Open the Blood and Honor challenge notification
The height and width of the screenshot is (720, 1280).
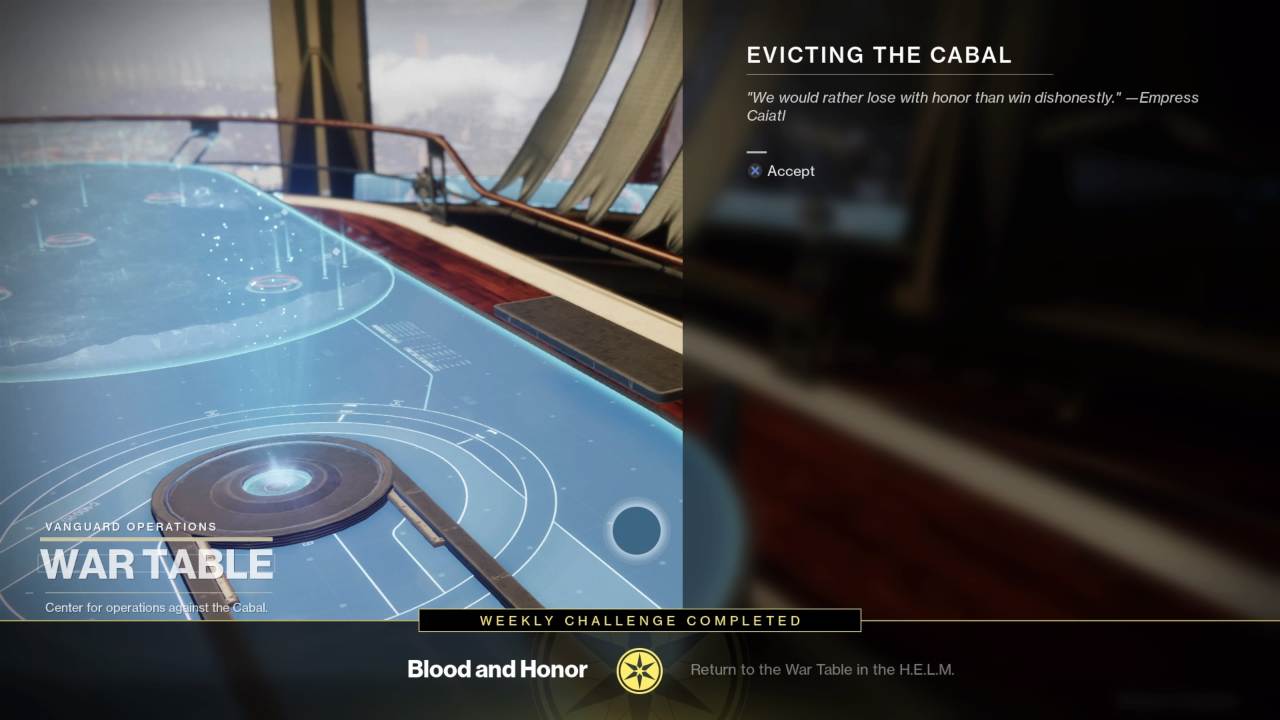click(x=497, y=669)
